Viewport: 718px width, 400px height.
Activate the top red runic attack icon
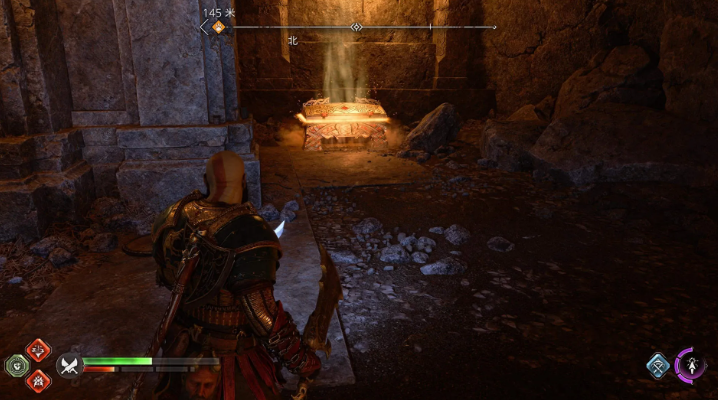point(37,349)
